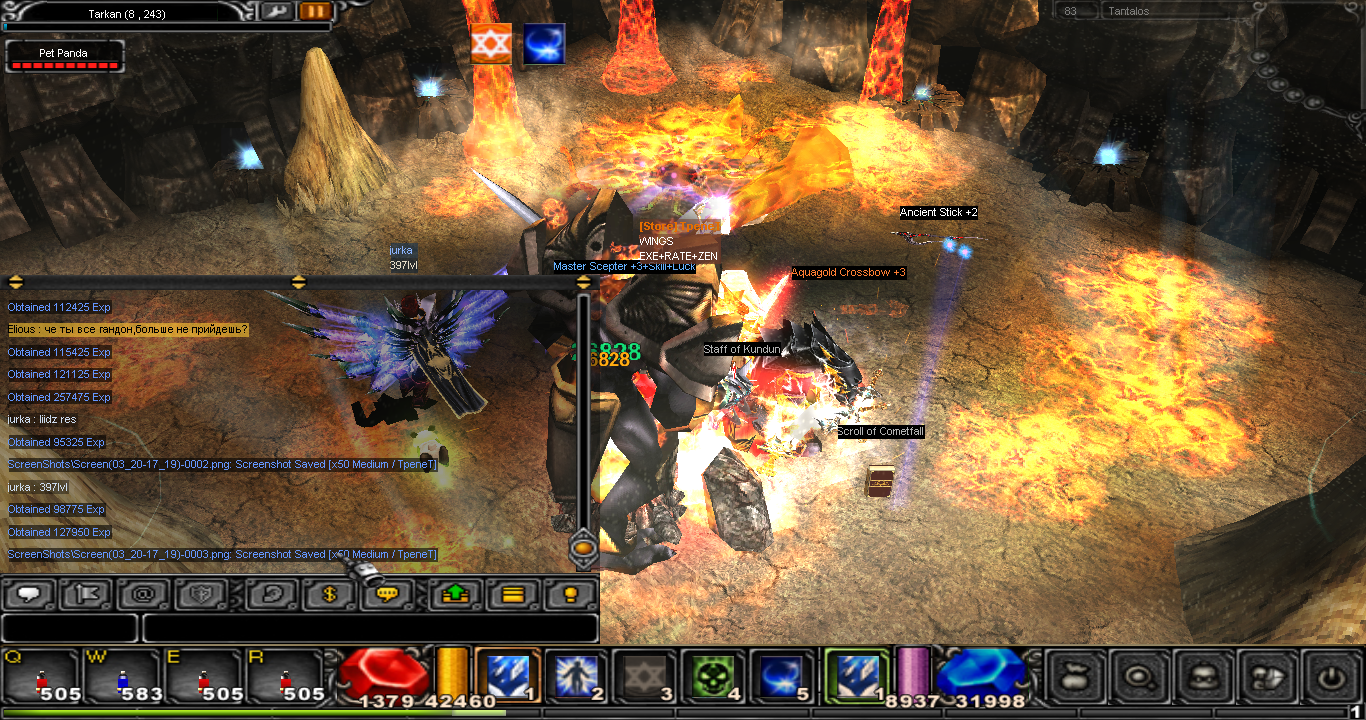The height and width of the screenshot is (720, 1366).
Task: Toggle the shield guild chat button
Action: click(200, 594)
